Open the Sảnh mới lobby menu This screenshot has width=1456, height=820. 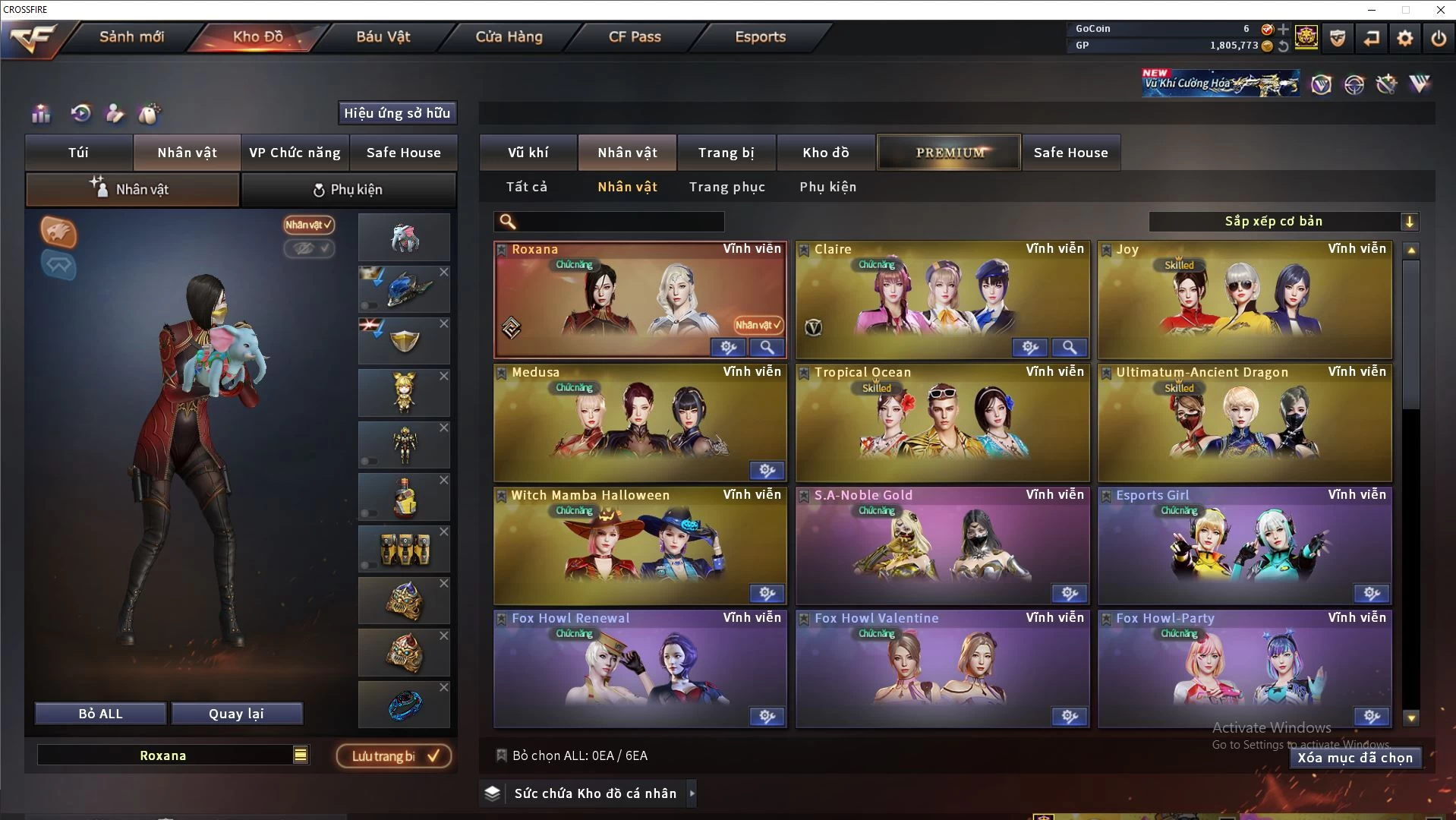pos(131,36)
